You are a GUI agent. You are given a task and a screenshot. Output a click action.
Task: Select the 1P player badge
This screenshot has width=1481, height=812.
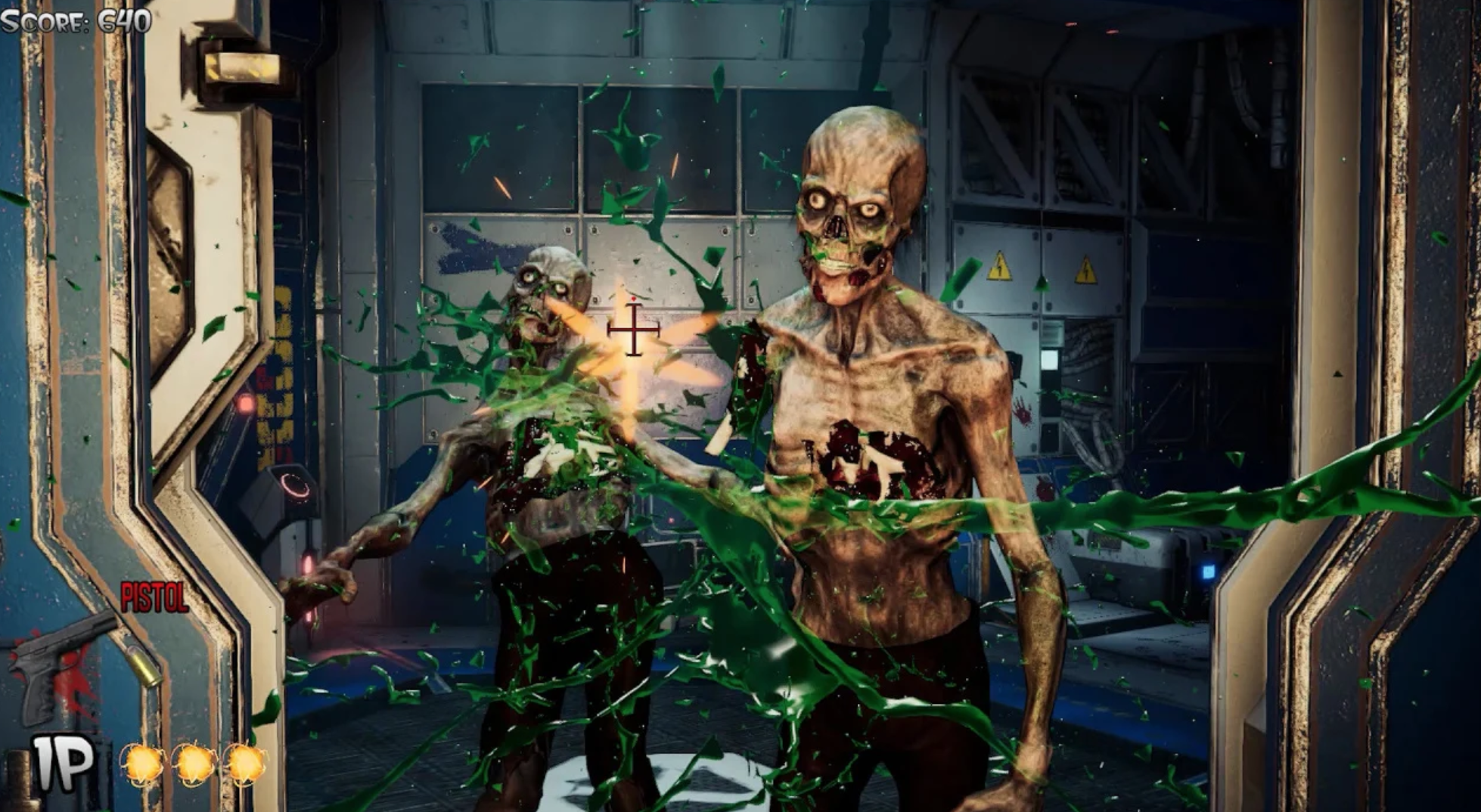click(x=64, y=763)
